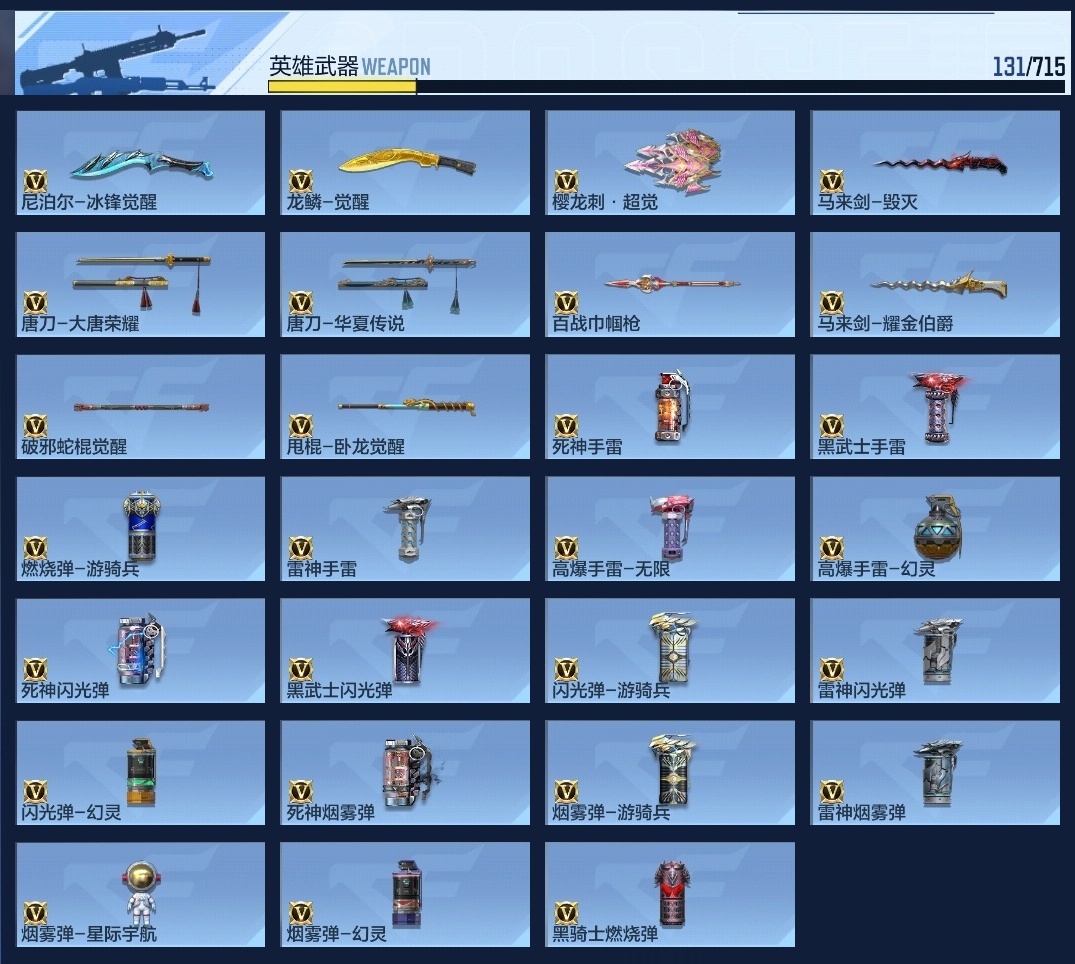1075x964 pixels.
Task: Choose the 百战巾帼枪 spear
Action: point(670,284)
